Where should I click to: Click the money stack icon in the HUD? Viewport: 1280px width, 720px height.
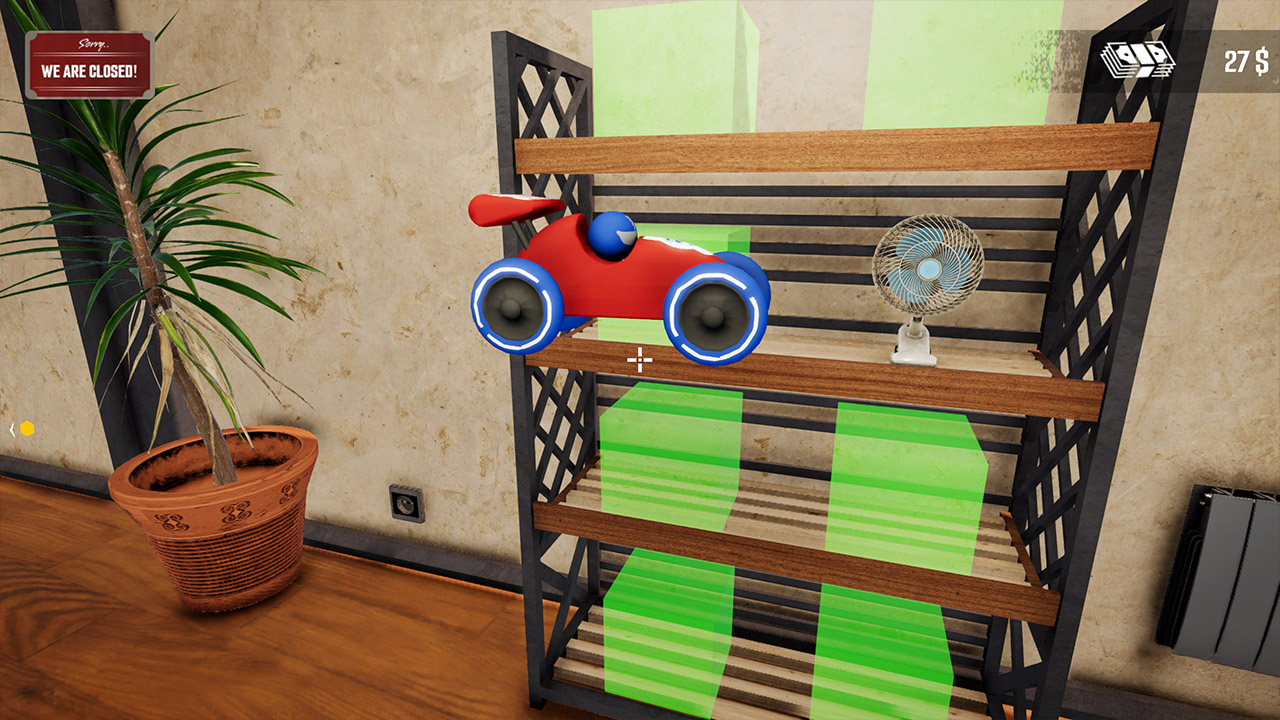click(1140, 60)
